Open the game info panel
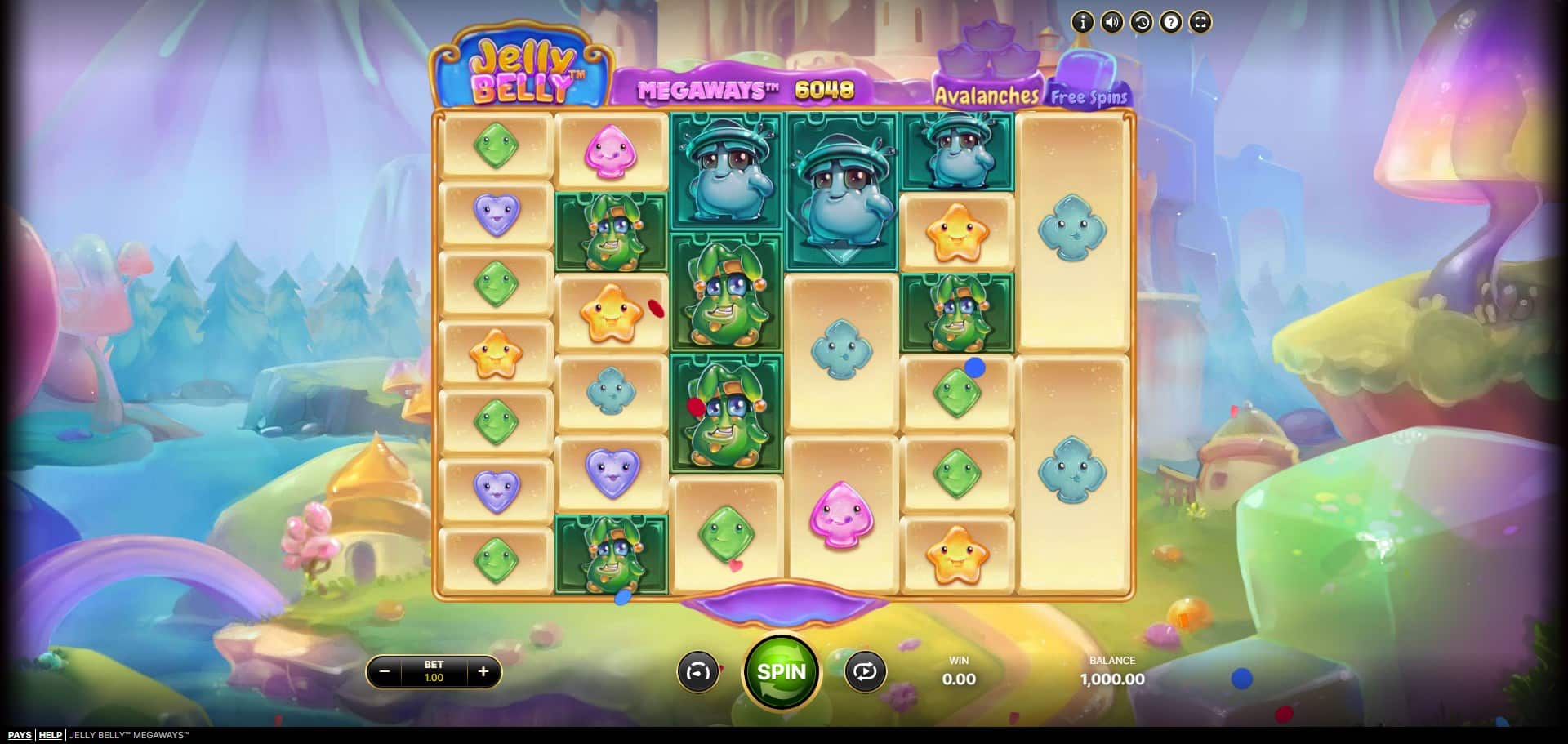This screenshot has width=1568, height=744. pyautogui.click(x=1082, y=22)
